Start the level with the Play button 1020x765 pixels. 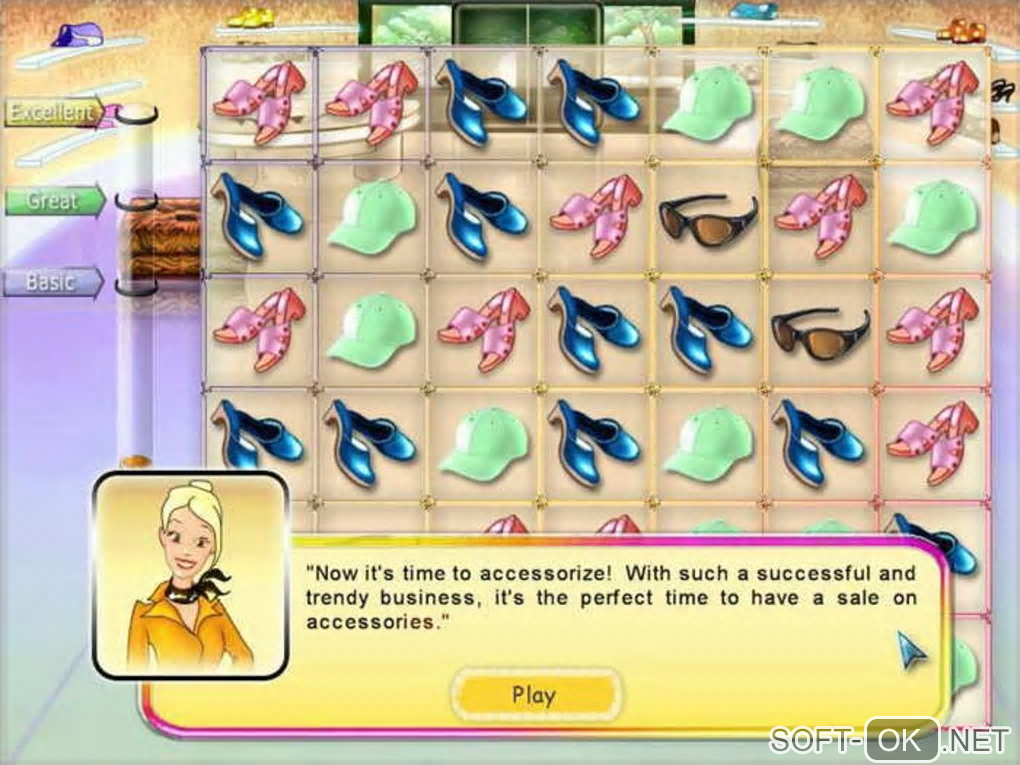pyautogui.click(x=534, y=695)
